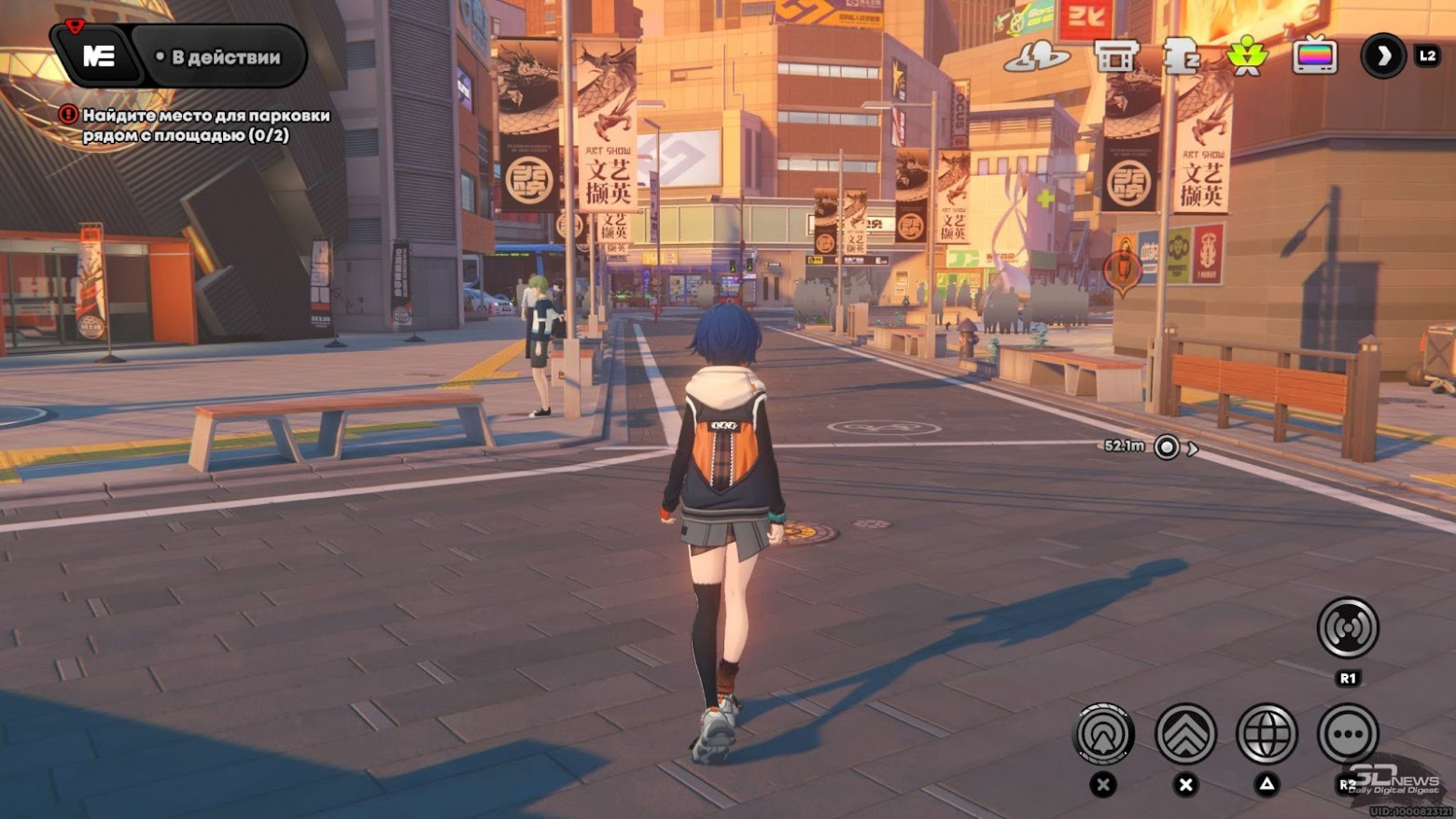Activate the signal waves round button
The width and height of the screenshot is (1456, 819).
1348,628
